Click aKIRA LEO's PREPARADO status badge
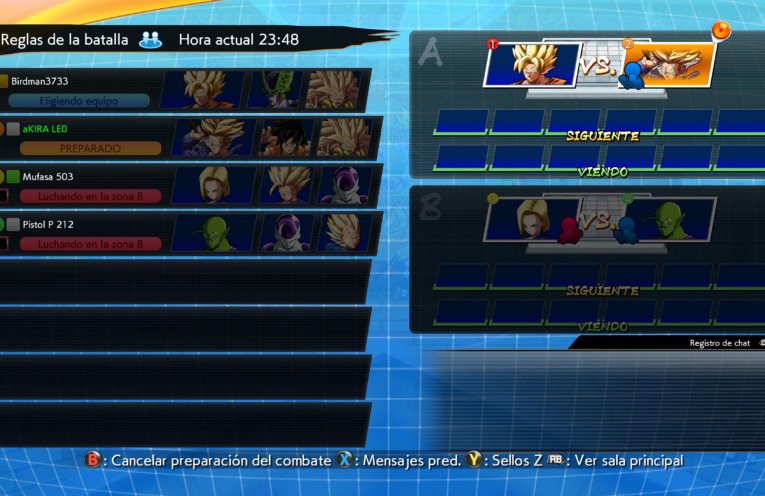 pyautogui.click(x=90, y=148)
